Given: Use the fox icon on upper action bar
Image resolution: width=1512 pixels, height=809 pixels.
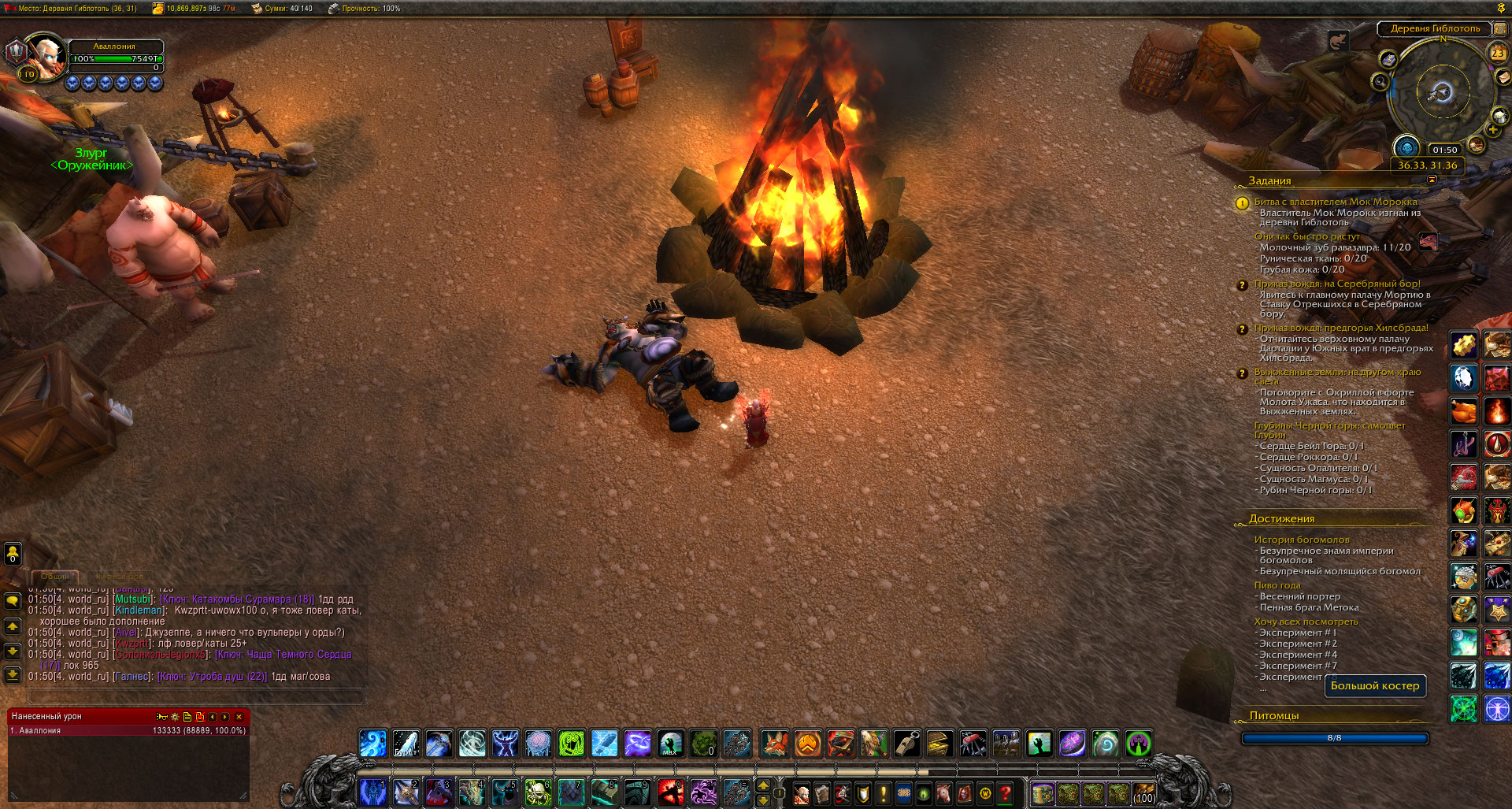Looking at the screenshot, I should click(774, 743).
